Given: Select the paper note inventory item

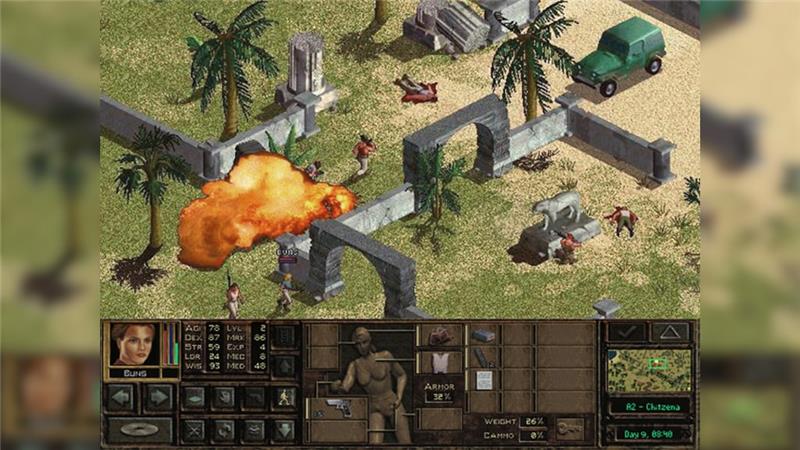Looking at the screenshot, I should [x=483, y=380].
